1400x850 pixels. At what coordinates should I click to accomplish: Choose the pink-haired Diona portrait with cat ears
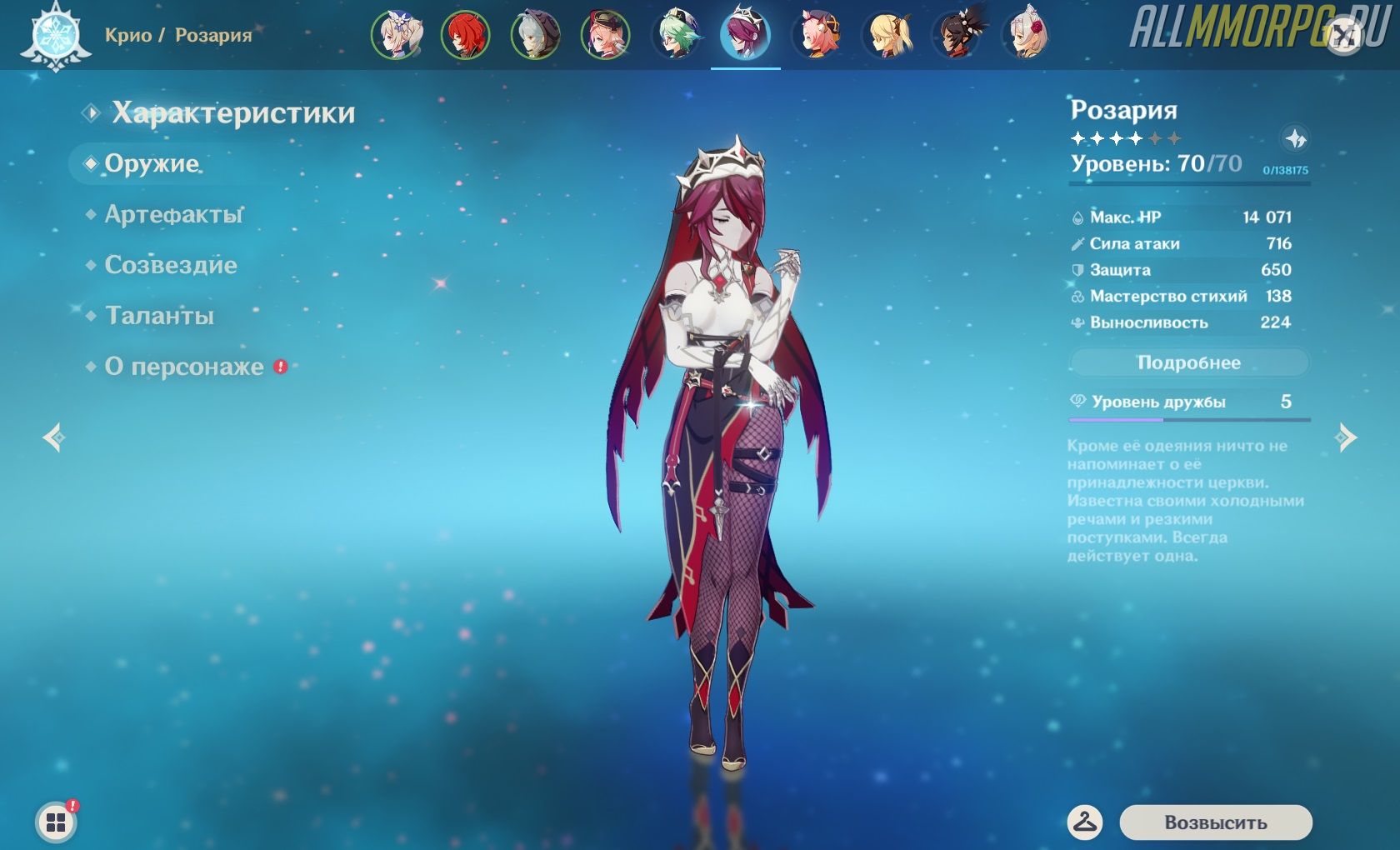click(x=817, y=35)
